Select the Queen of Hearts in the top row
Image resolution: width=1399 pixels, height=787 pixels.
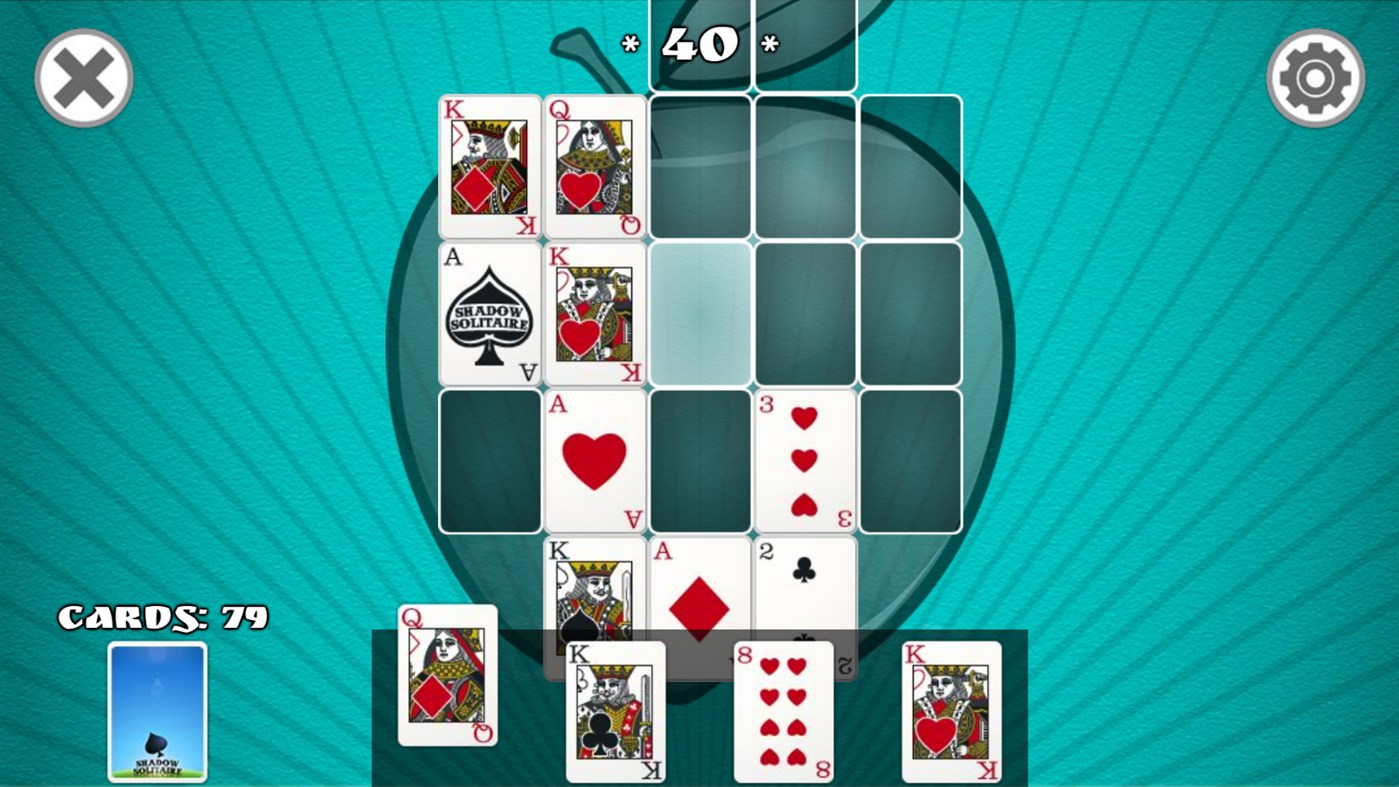[594, 166]
